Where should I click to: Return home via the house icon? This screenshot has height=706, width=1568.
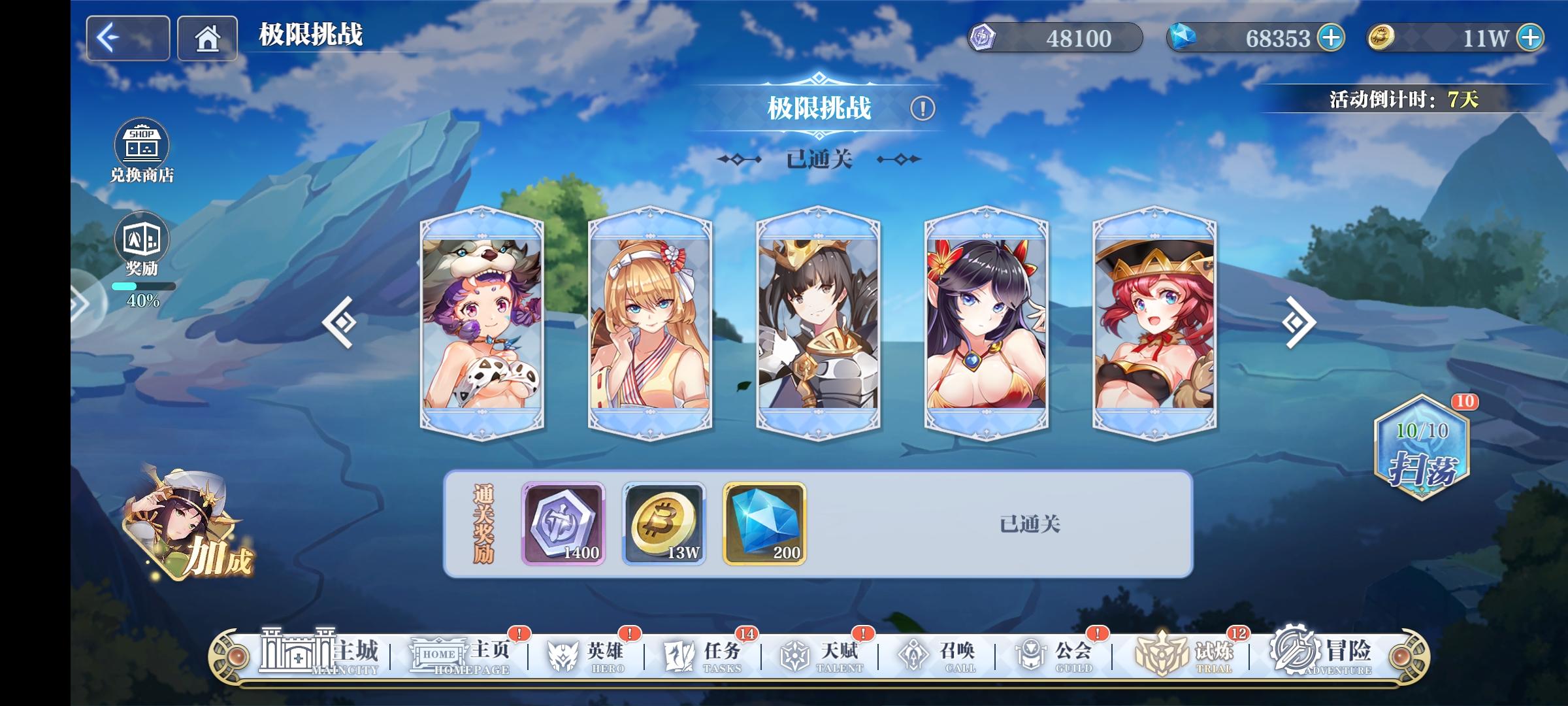(x=208, y=38)
